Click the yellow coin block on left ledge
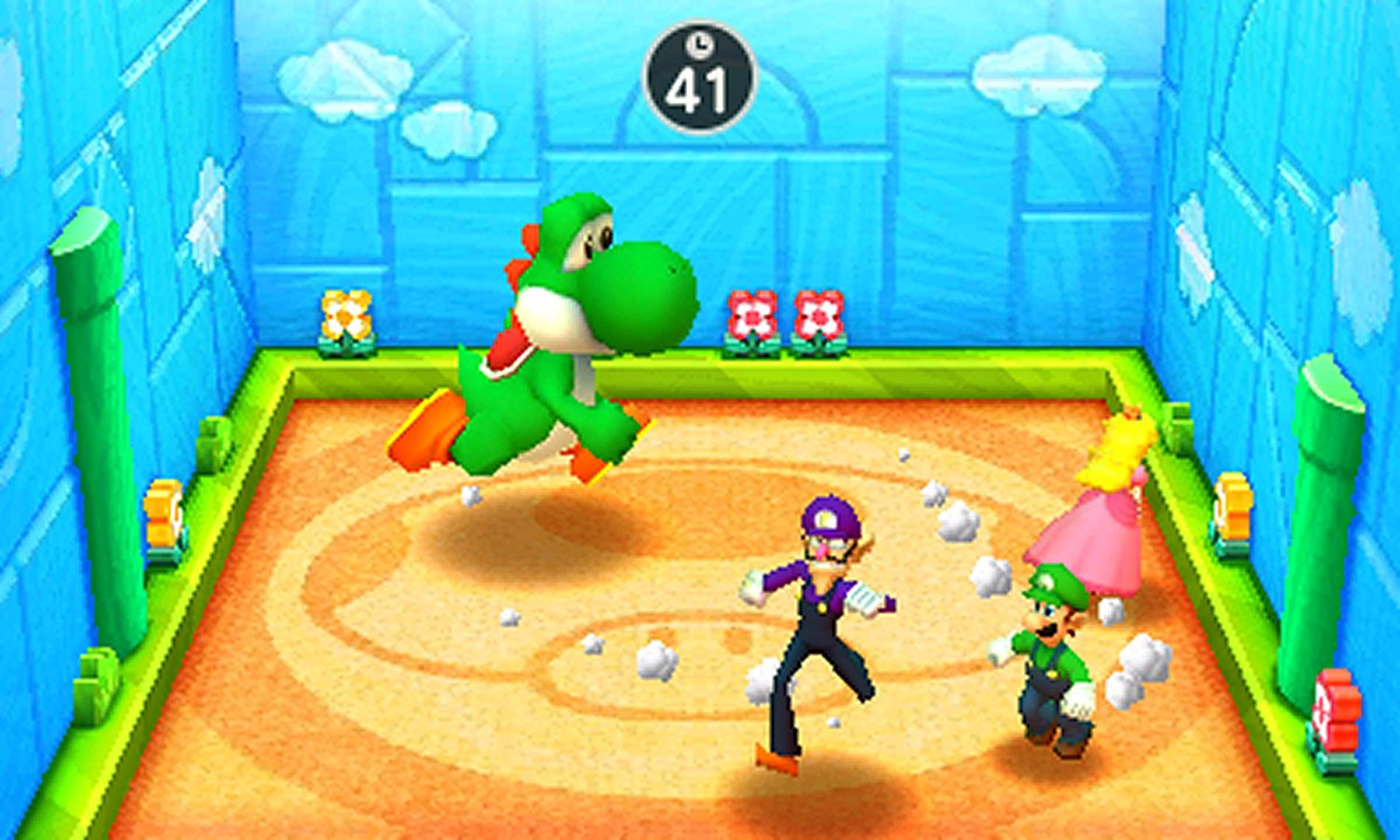Image resolution: width=1400 pixels, height=840 pixels. [x=163, y=513]
